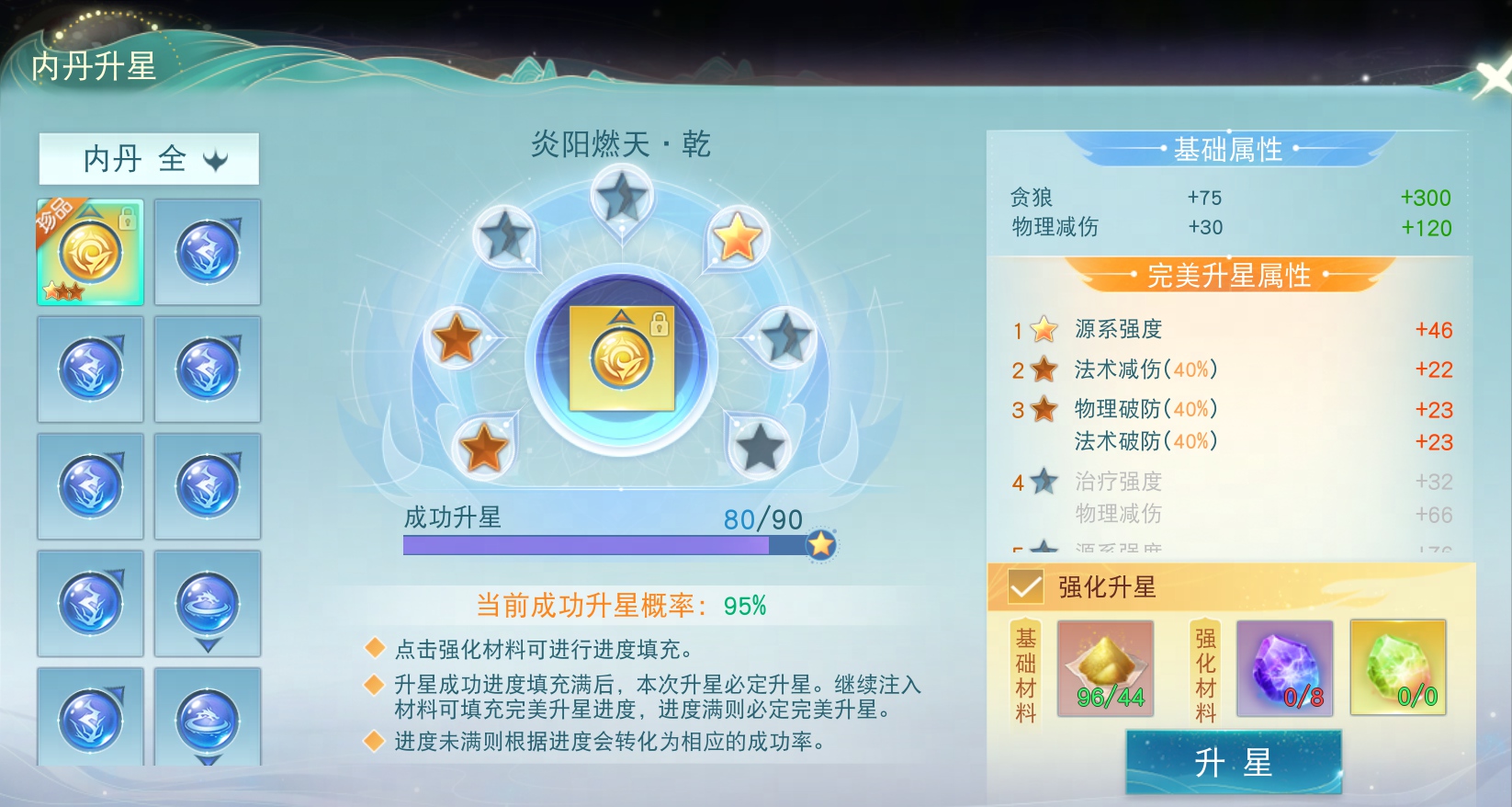Click the star icon at the progress bar end

820,544
